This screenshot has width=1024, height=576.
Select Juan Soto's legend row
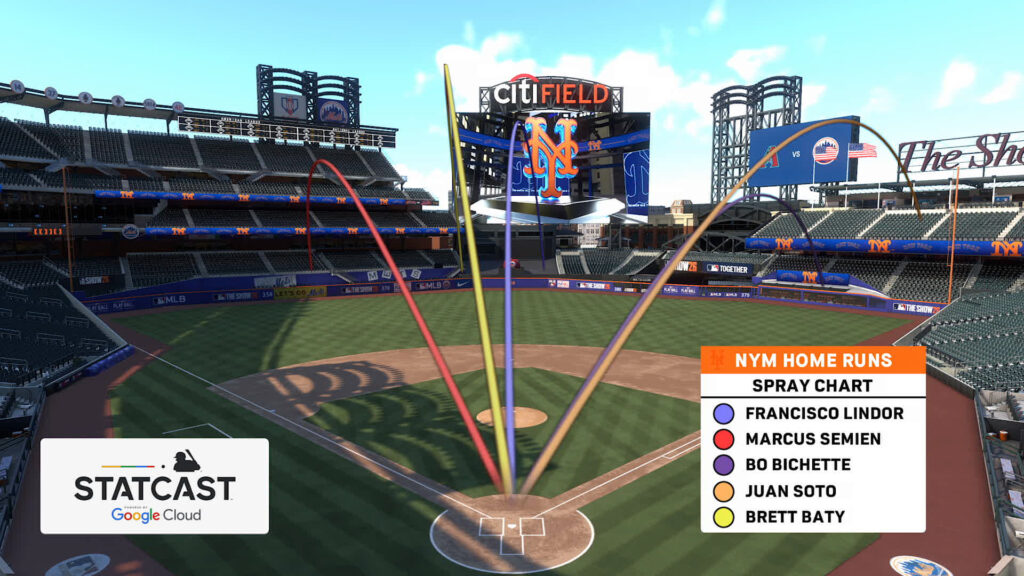(x=790, y=491)
